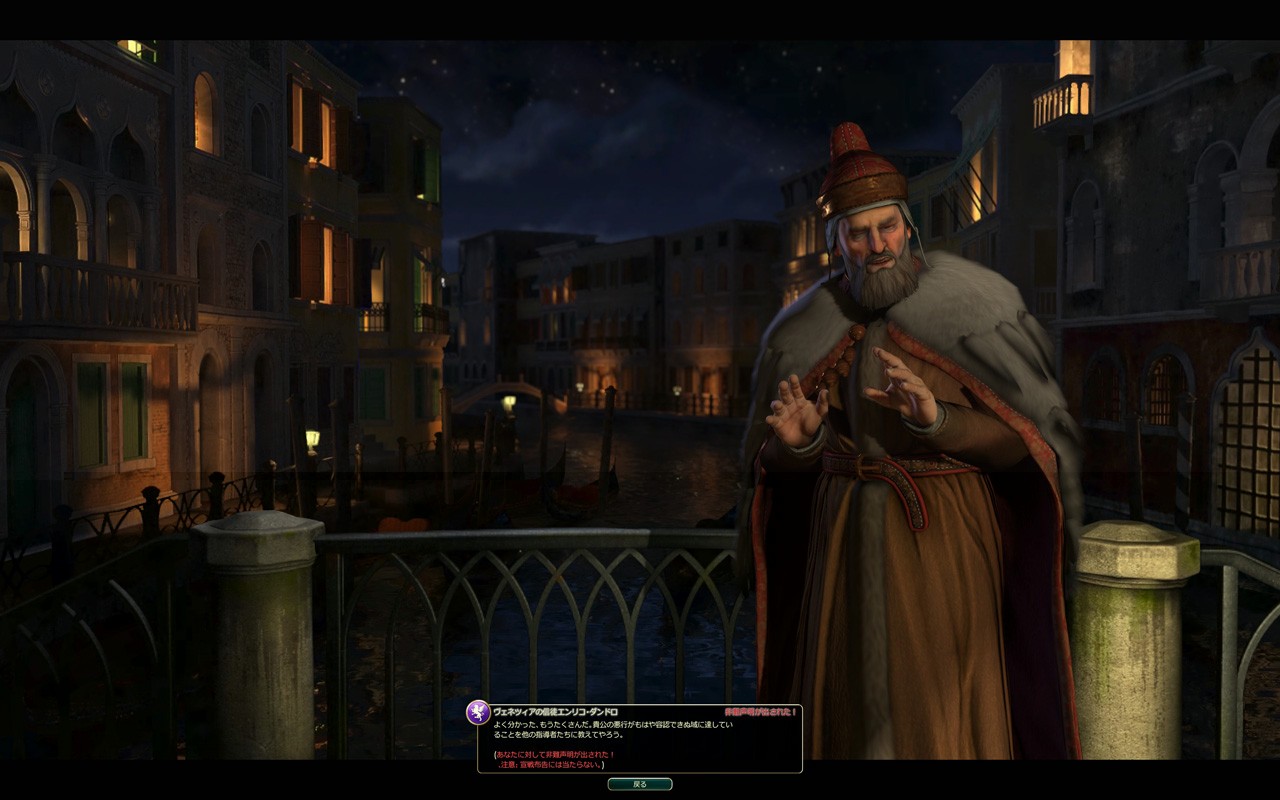Click the 戻る back button
Image resolution: width=1280 pixels, height=800 pixels.
[640, 784]
